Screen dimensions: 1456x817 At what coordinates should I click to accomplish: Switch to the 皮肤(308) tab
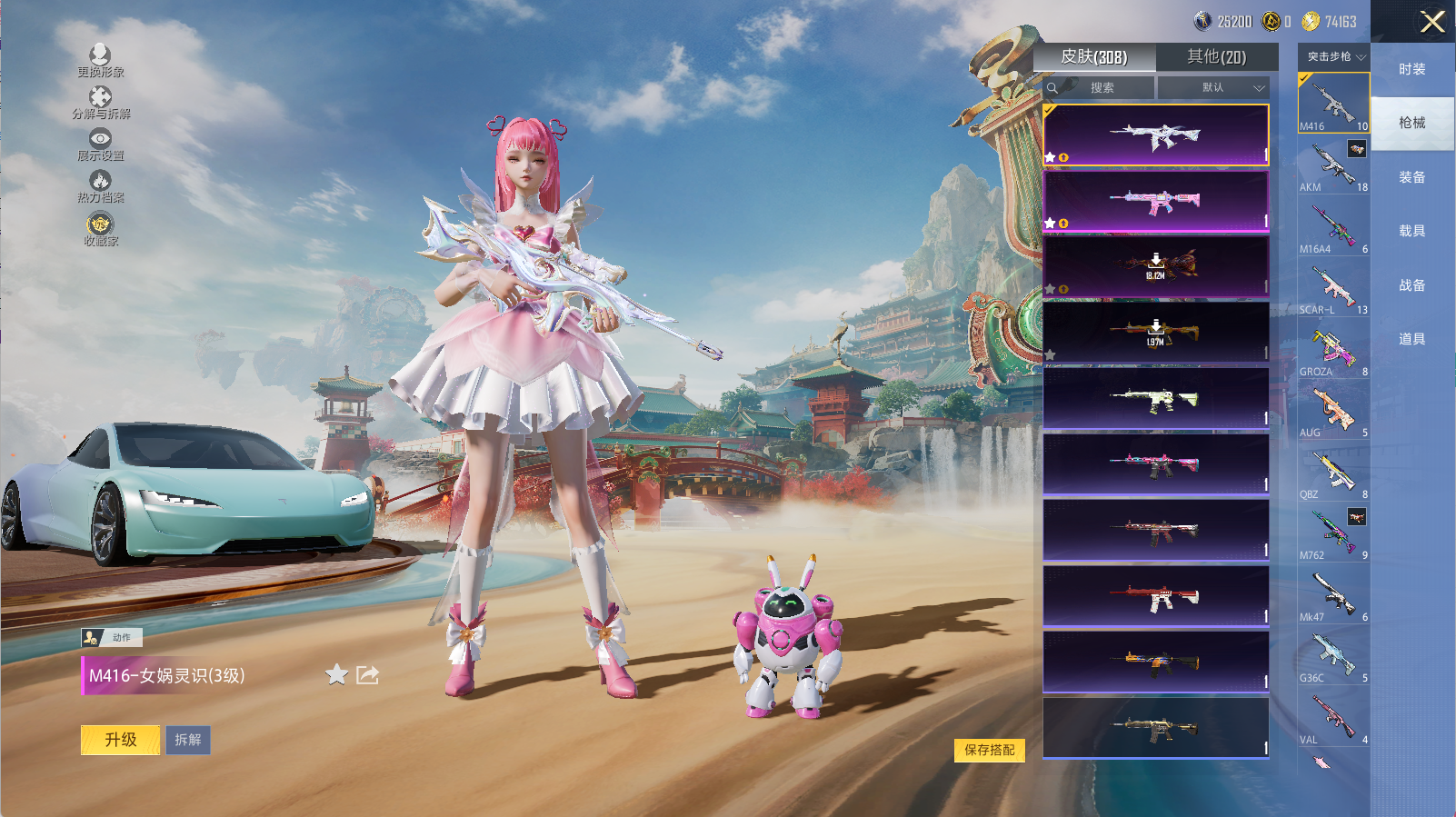click(x=1094, y=57)
